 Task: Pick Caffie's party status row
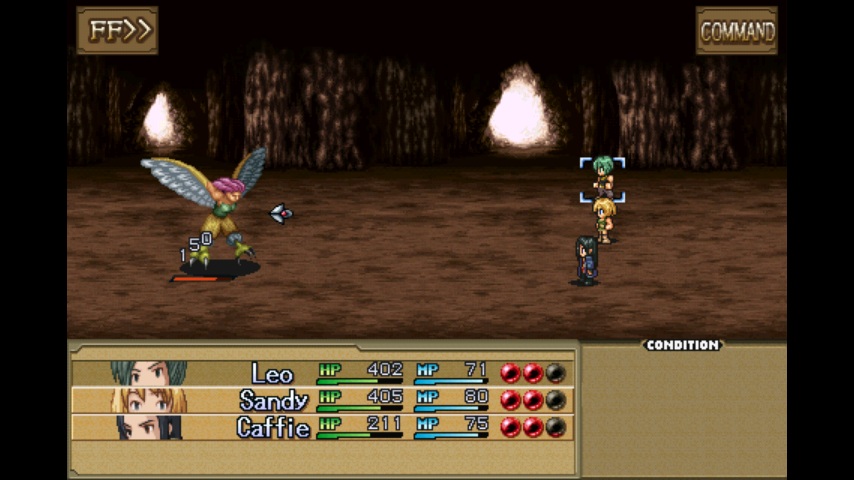[x=322, y=427]
